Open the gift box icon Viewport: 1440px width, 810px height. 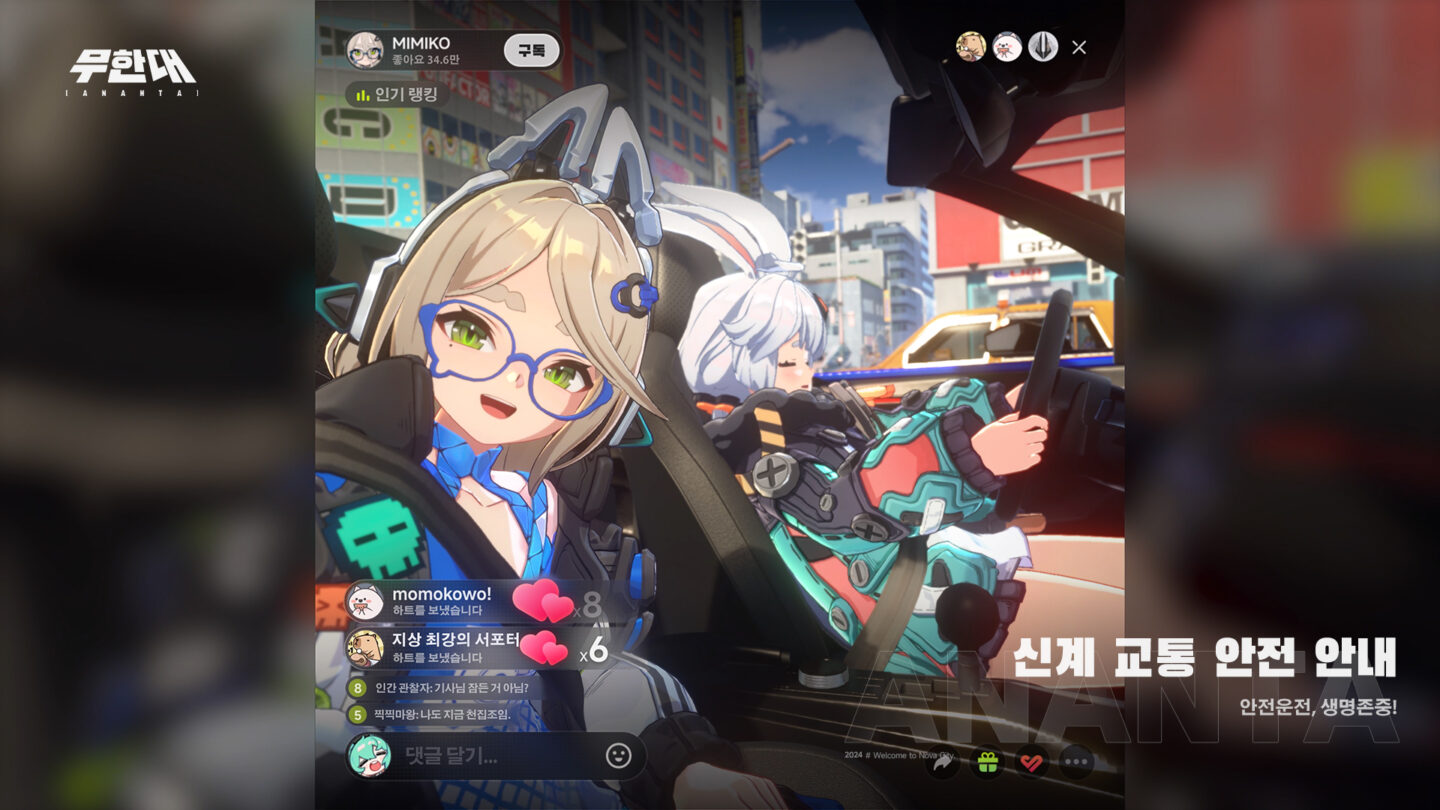click(986, 761)
